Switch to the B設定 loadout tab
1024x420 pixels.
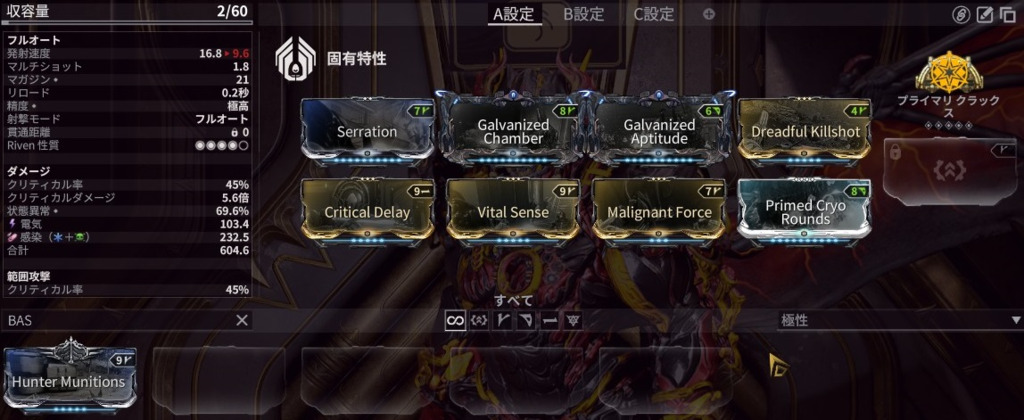[583, 14]
